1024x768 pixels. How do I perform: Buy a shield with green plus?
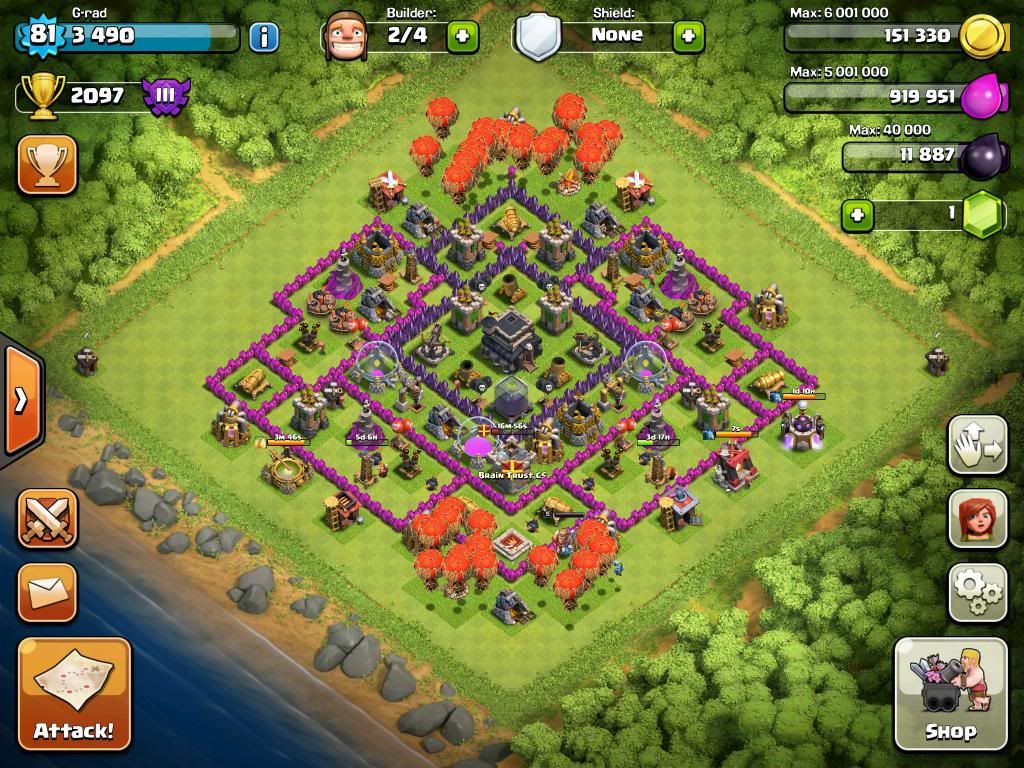tap(688, 37)
